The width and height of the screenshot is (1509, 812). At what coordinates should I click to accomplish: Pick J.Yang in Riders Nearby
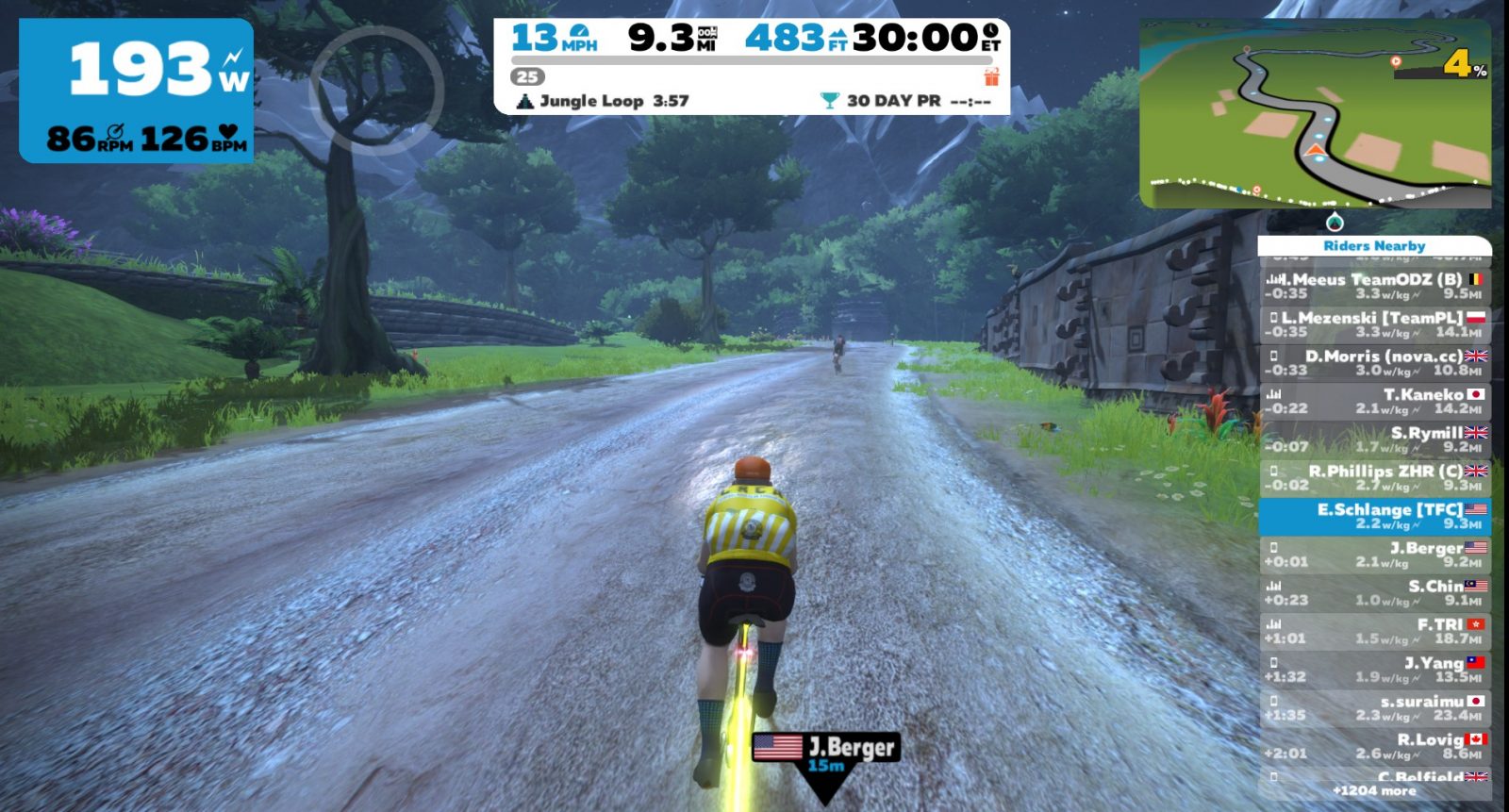[x=1374, y=670]
